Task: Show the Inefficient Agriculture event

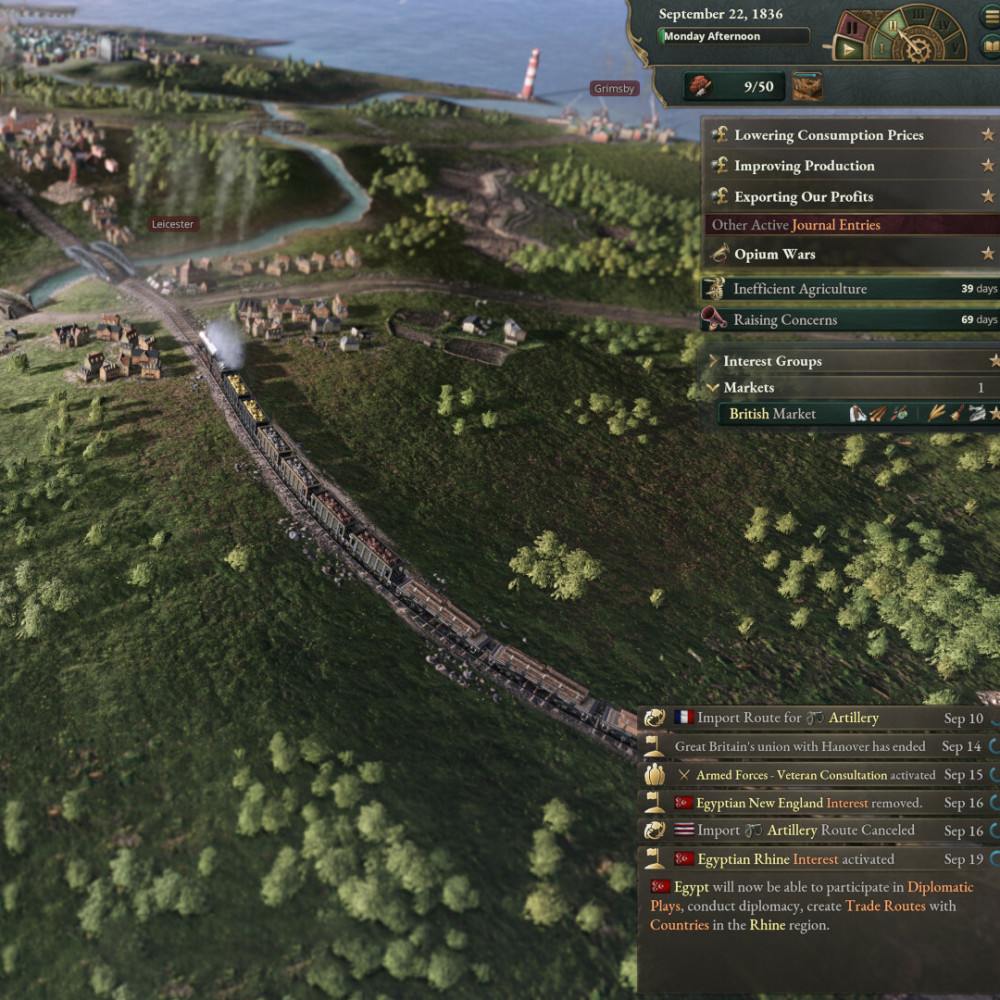Action: pyautogui.click(x=799, y=289)
